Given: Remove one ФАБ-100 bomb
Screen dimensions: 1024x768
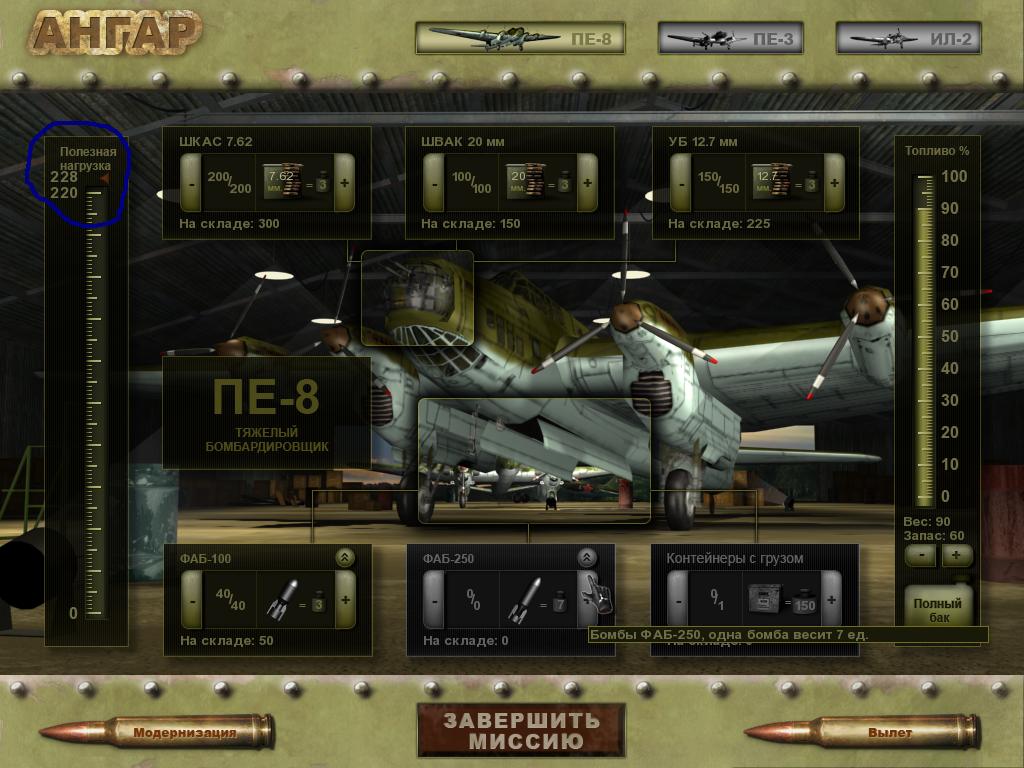Looking at the screenshot, I should (x=191, y=600).
